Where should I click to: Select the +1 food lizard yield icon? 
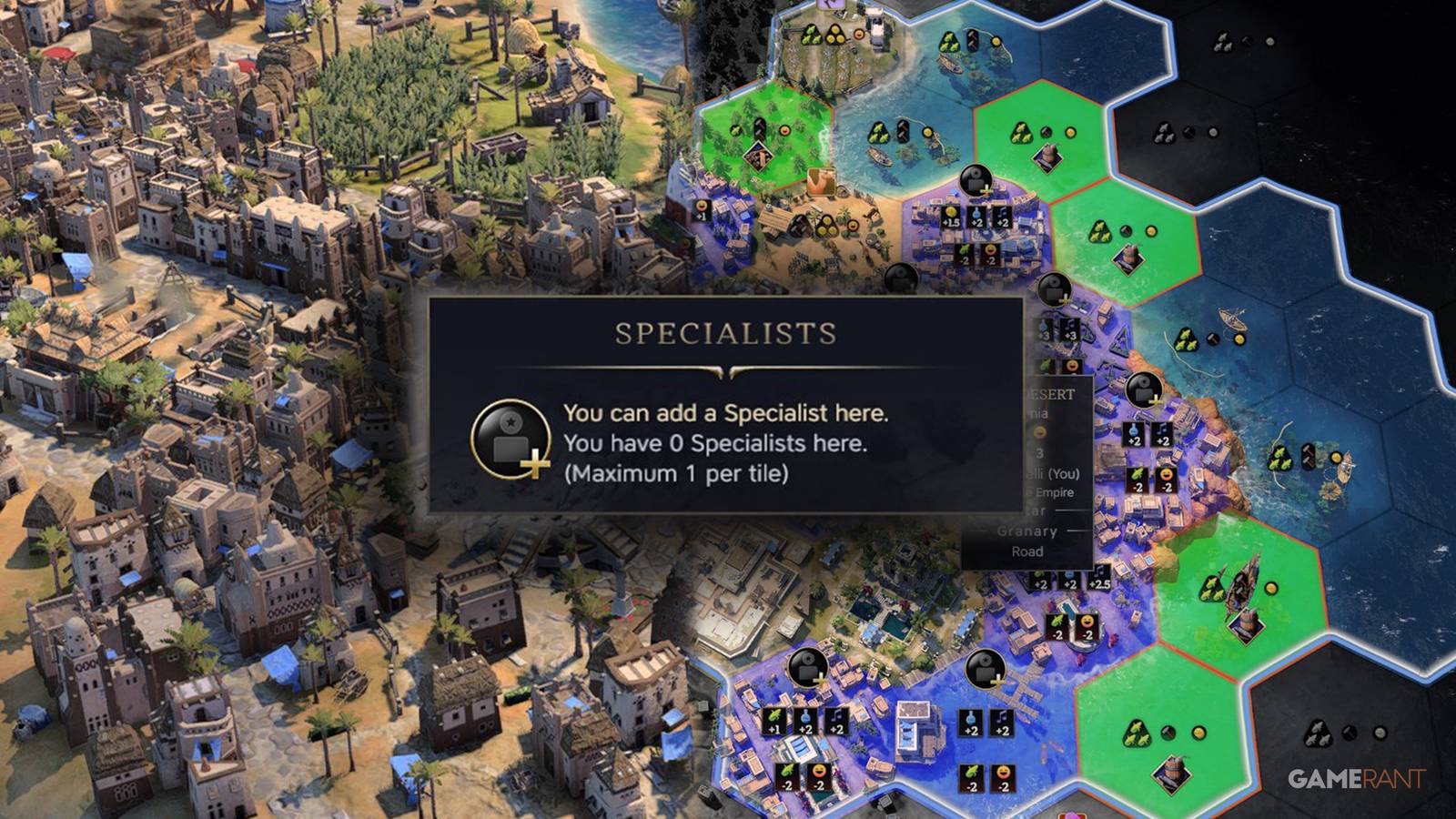point(773,723)
